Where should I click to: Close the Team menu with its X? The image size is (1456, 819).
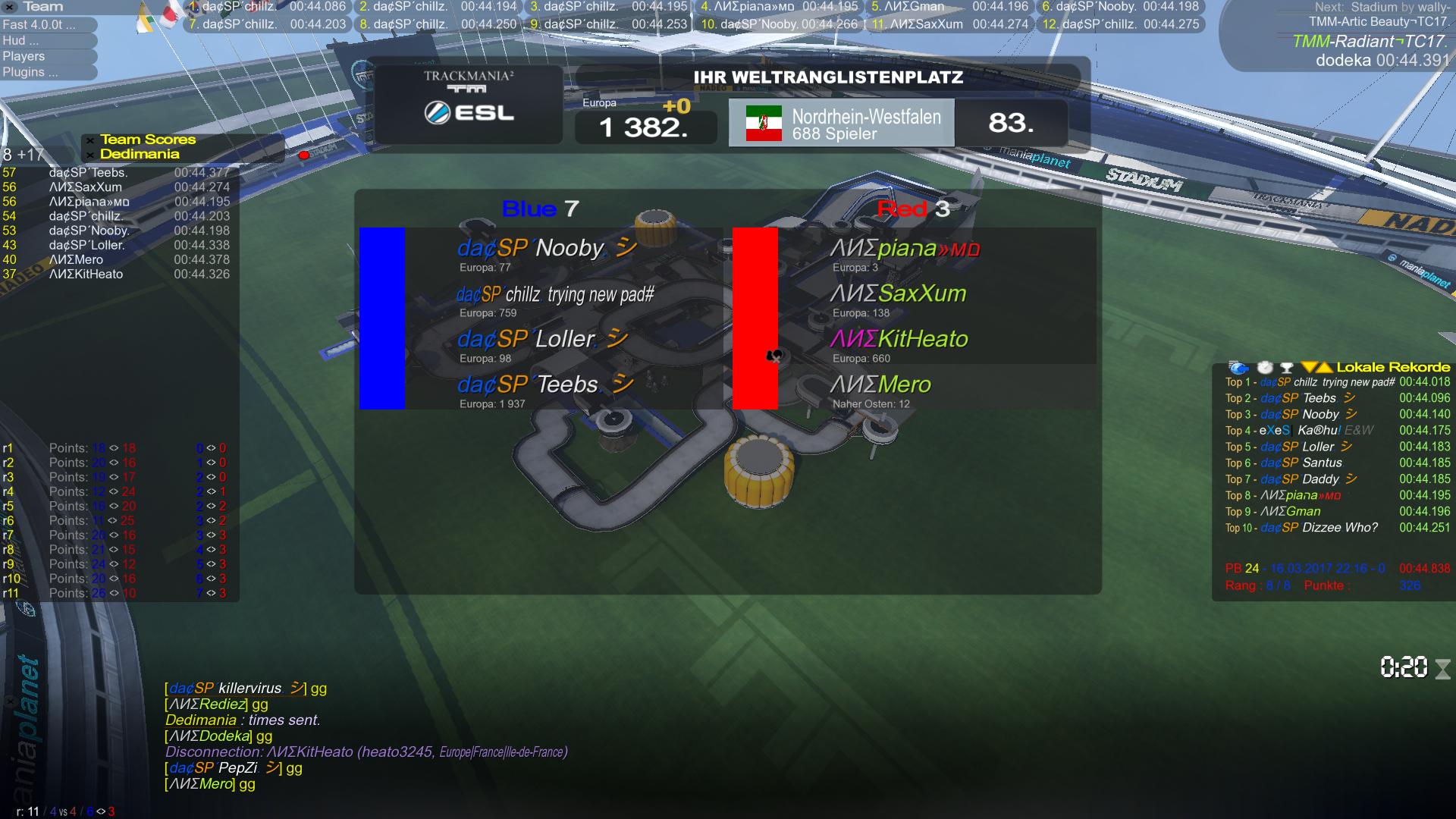[10, 7]
